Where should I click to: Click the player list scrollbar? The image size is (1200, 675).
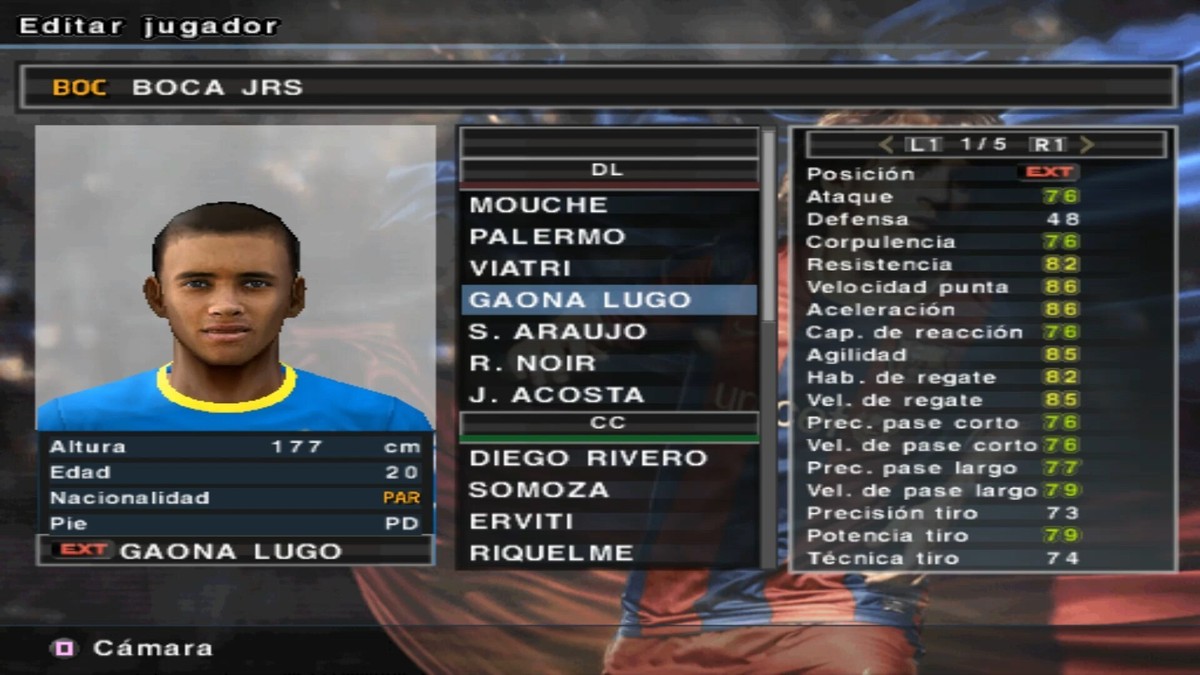click(768, 230)
